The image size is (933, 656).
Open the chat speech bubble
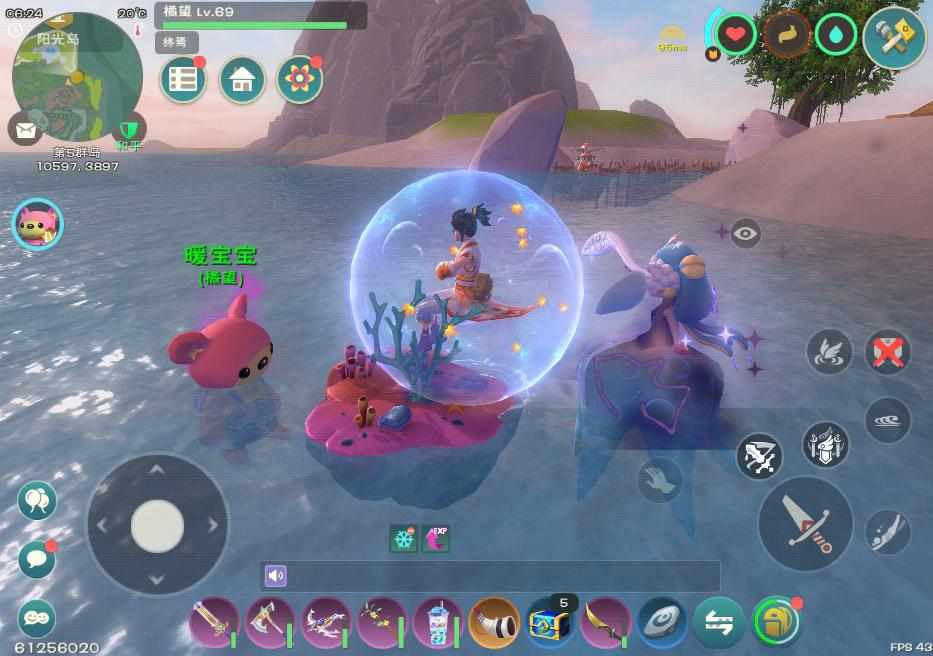37,559
